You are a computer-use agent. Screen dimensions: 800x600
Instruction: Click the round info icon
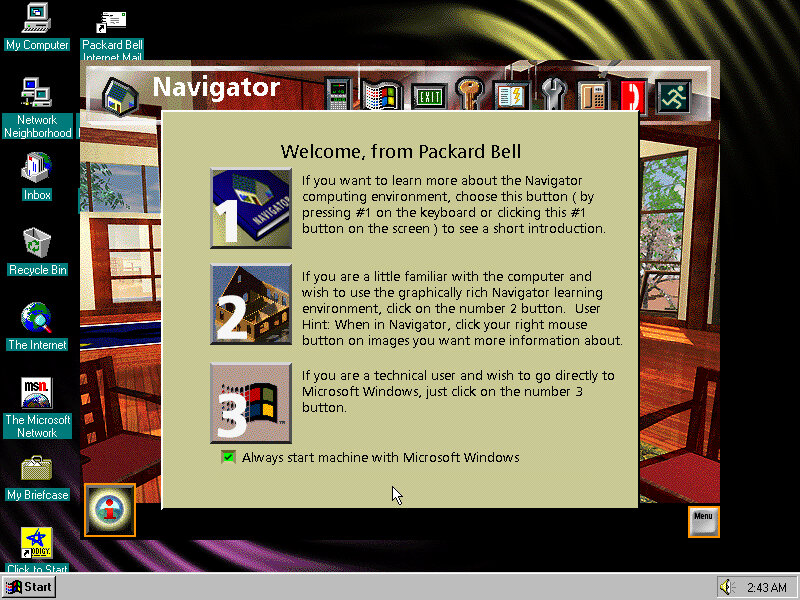pyautogui.click(x=109, y=510)
